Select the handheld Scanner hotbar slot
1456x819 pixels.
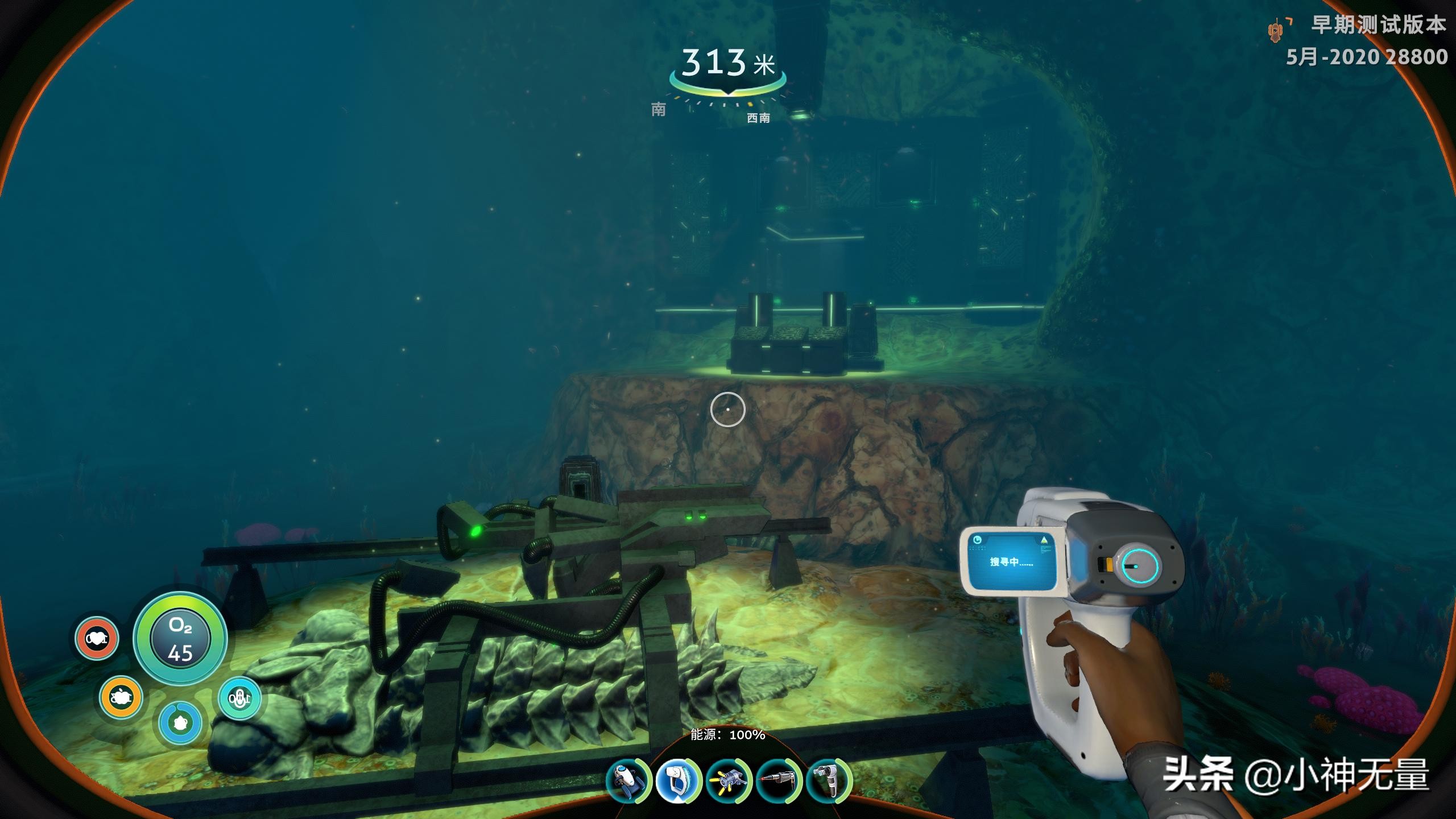677,781
